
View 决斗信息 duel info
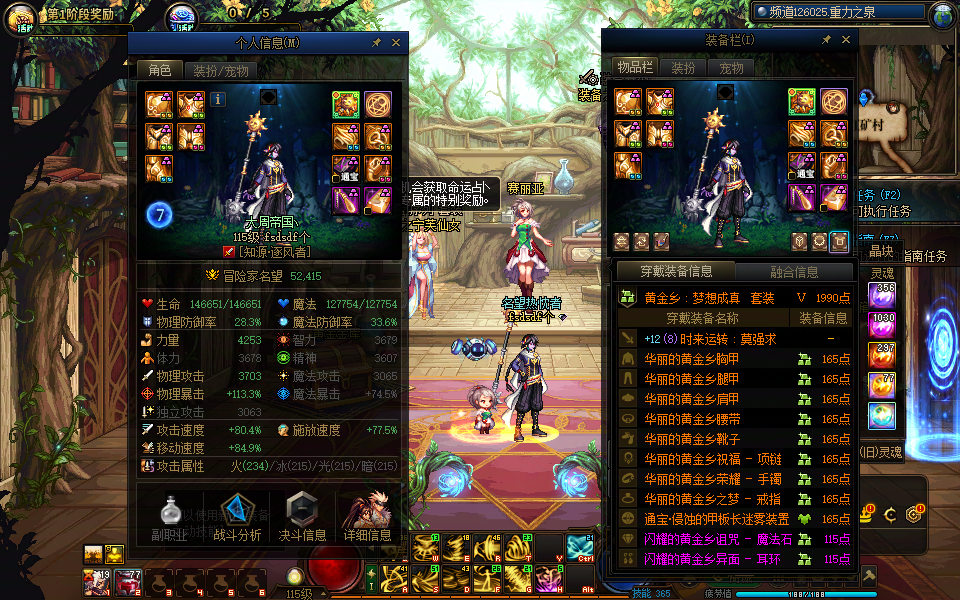point(301,519)
